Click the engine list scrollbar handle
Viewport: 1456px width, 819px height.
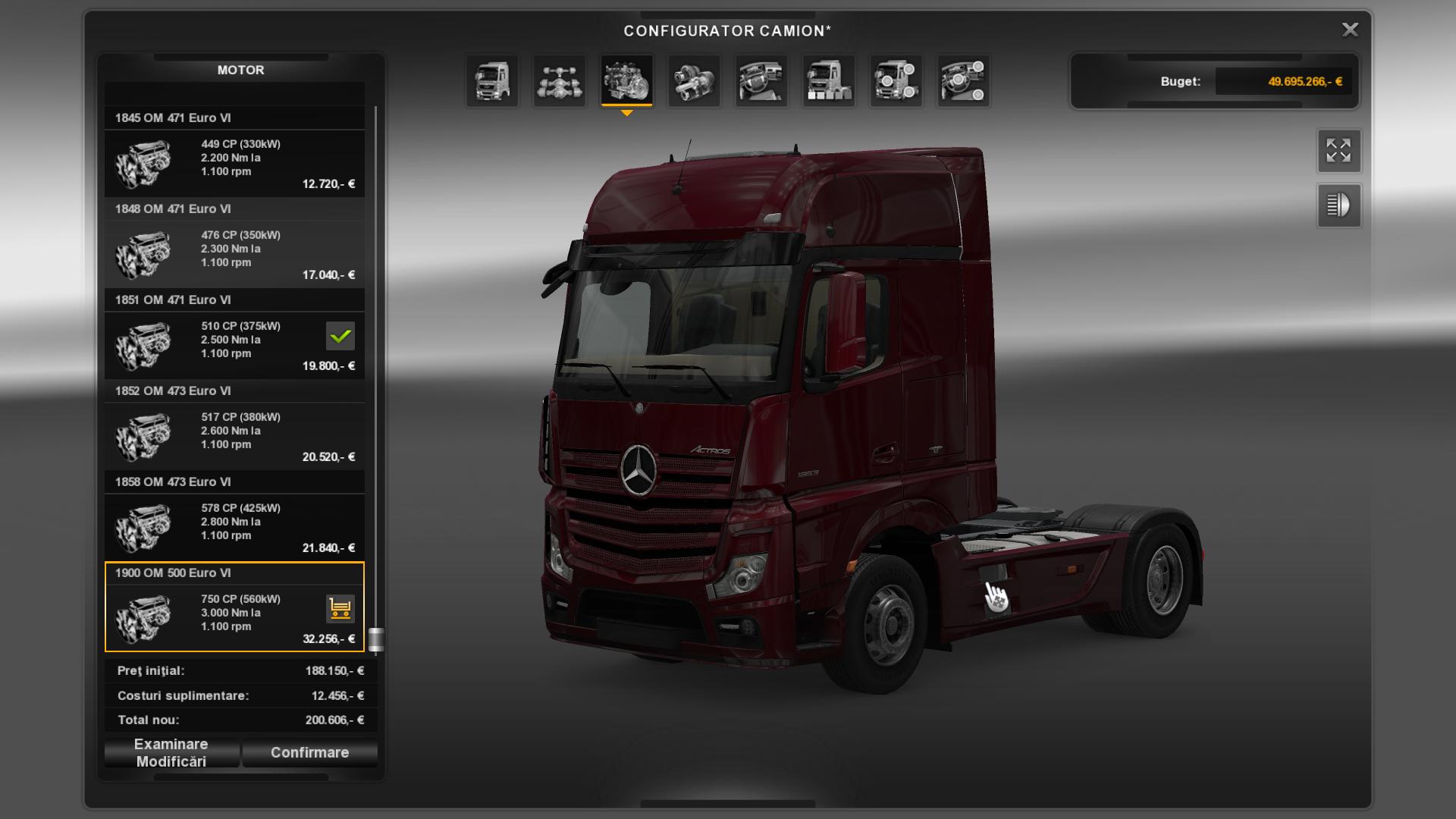[x=375, y=639]
